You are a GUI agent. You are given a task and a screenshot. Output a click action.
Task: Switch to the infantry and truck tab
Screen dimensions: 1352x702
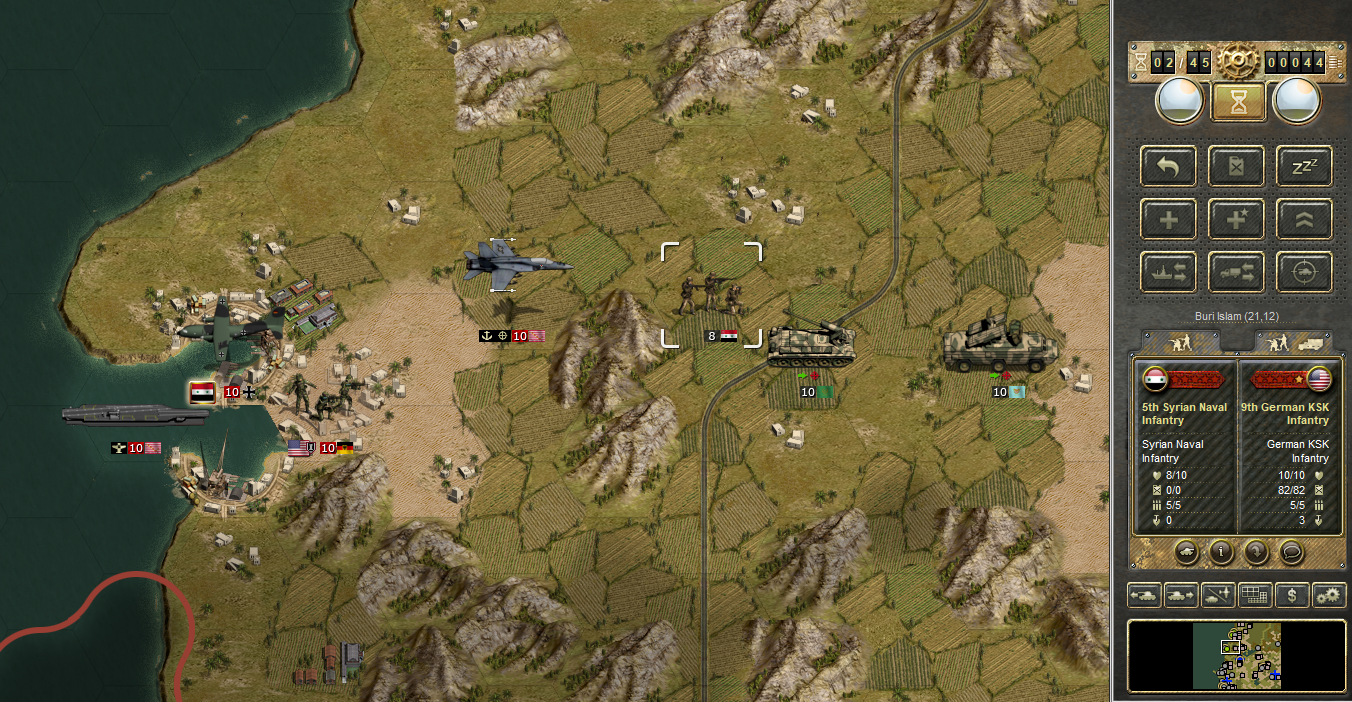tap(1292, 342)
